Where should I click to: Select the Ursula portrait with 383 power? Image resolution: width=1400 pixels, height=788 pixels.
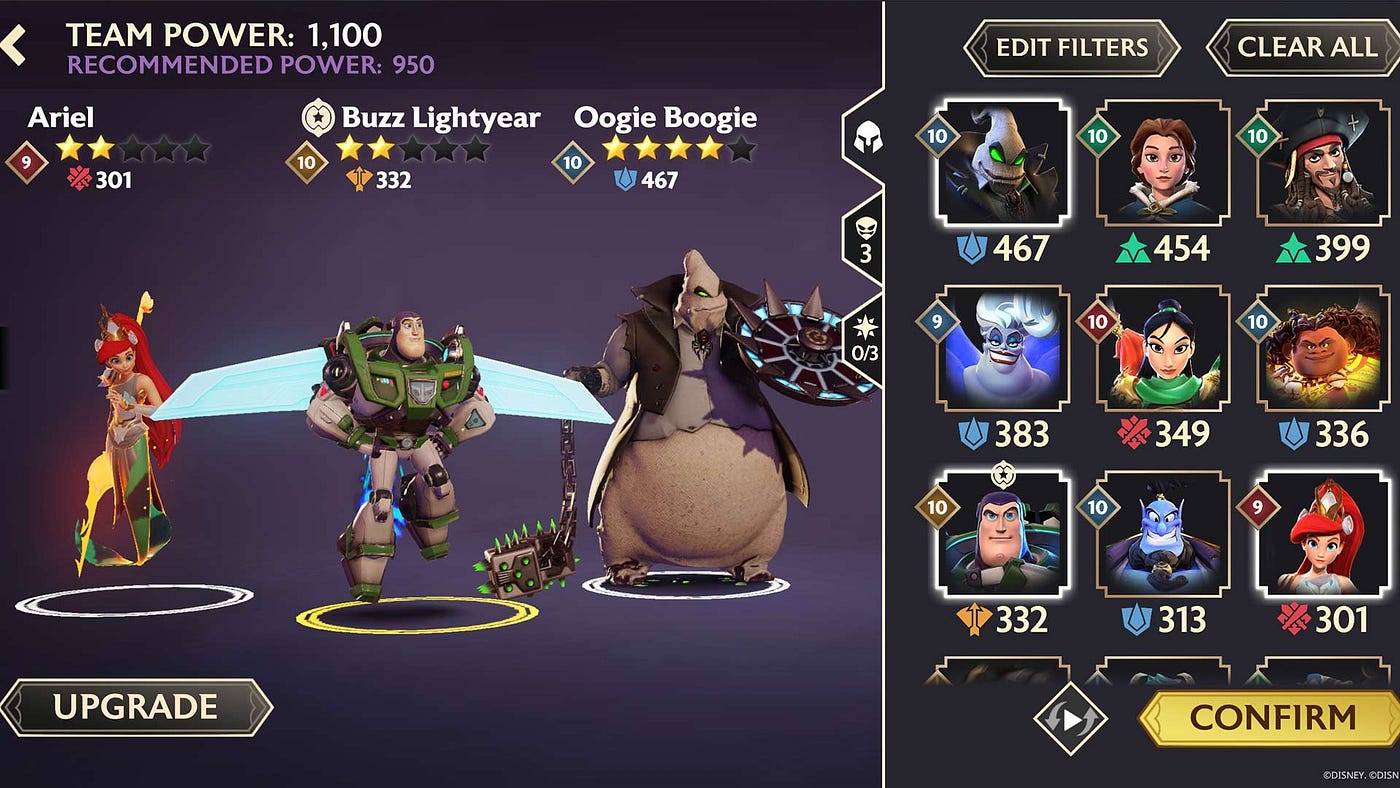click(x=1003, y=349)
